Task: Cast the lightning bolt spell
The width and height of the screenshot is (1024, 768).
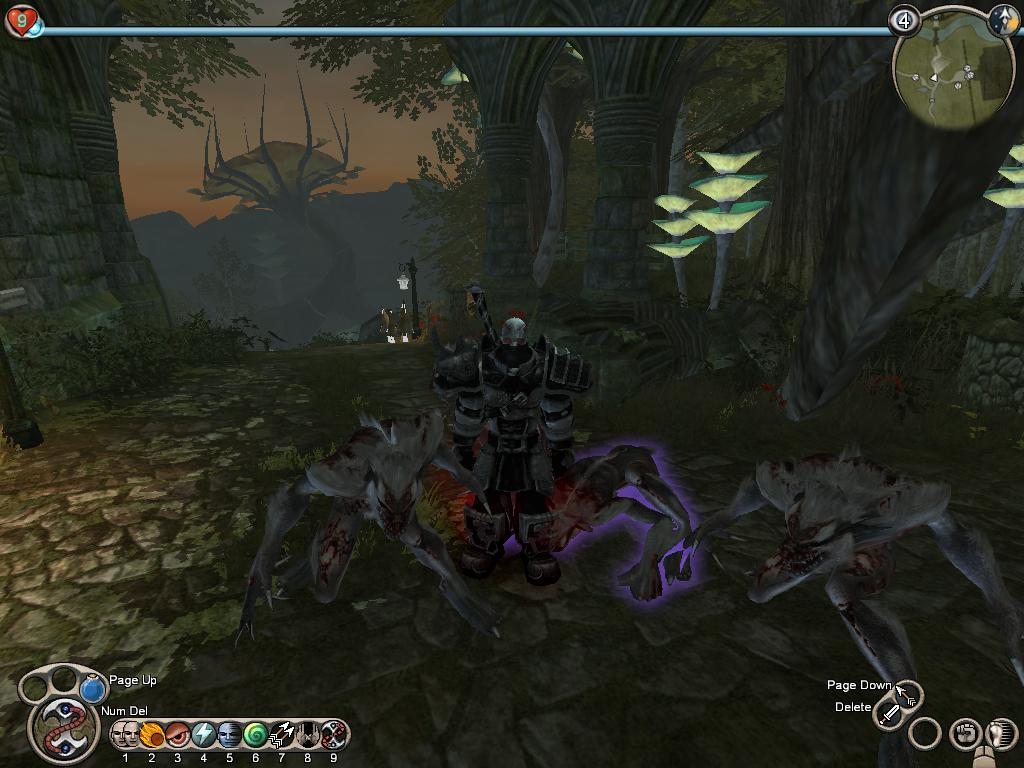Action: click(x=203, y=734)
